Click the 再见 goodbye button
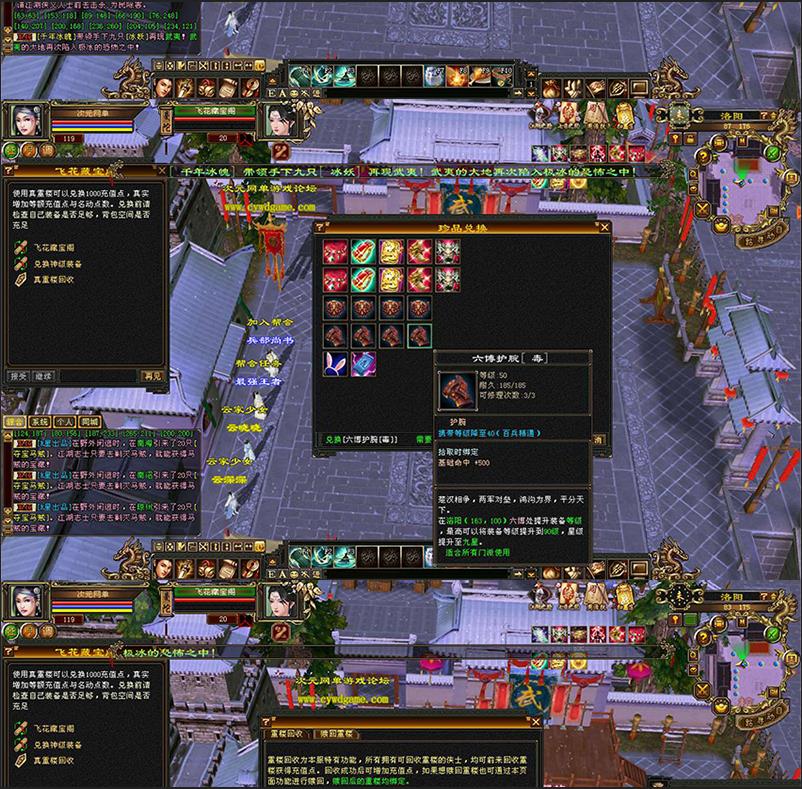This screenshot has width=802, height=789. click(x=152, y=376)
